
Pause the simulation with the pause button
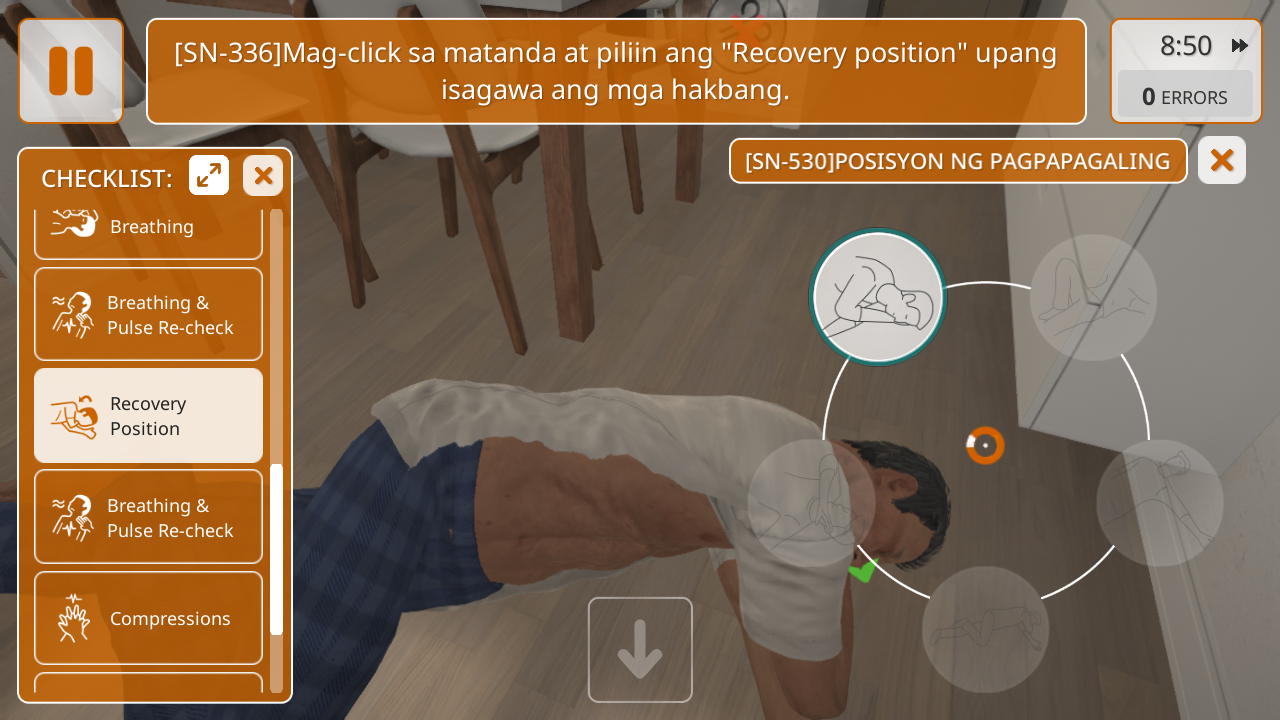71,71
